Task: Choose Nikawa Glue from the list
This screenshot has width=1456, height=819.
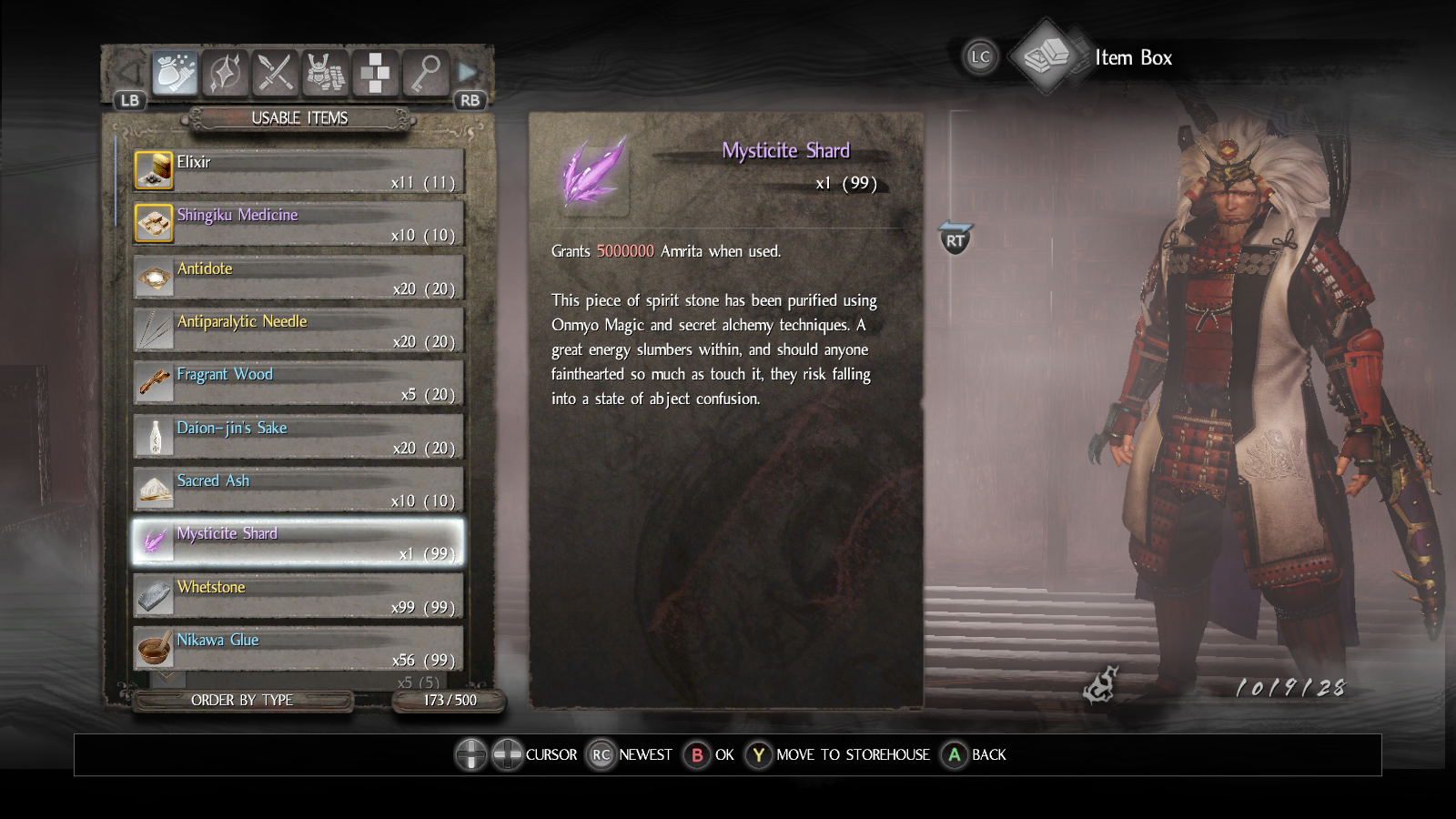Action: 298,649
